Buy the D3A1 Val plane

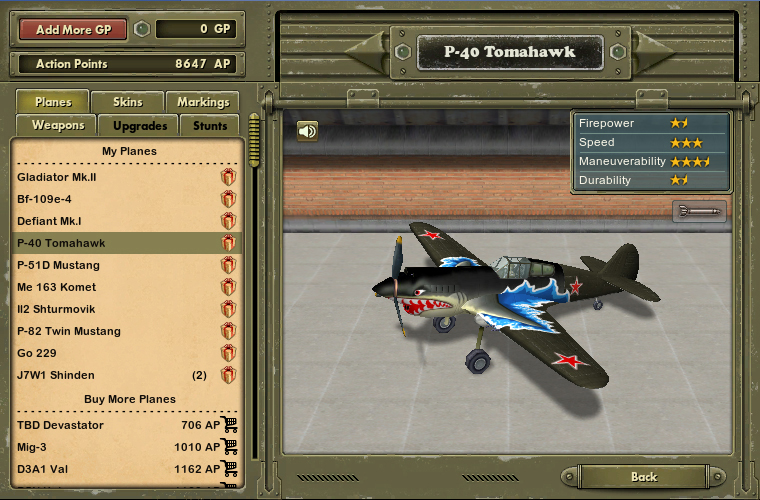pyautogui.click(x=230, y=469)
